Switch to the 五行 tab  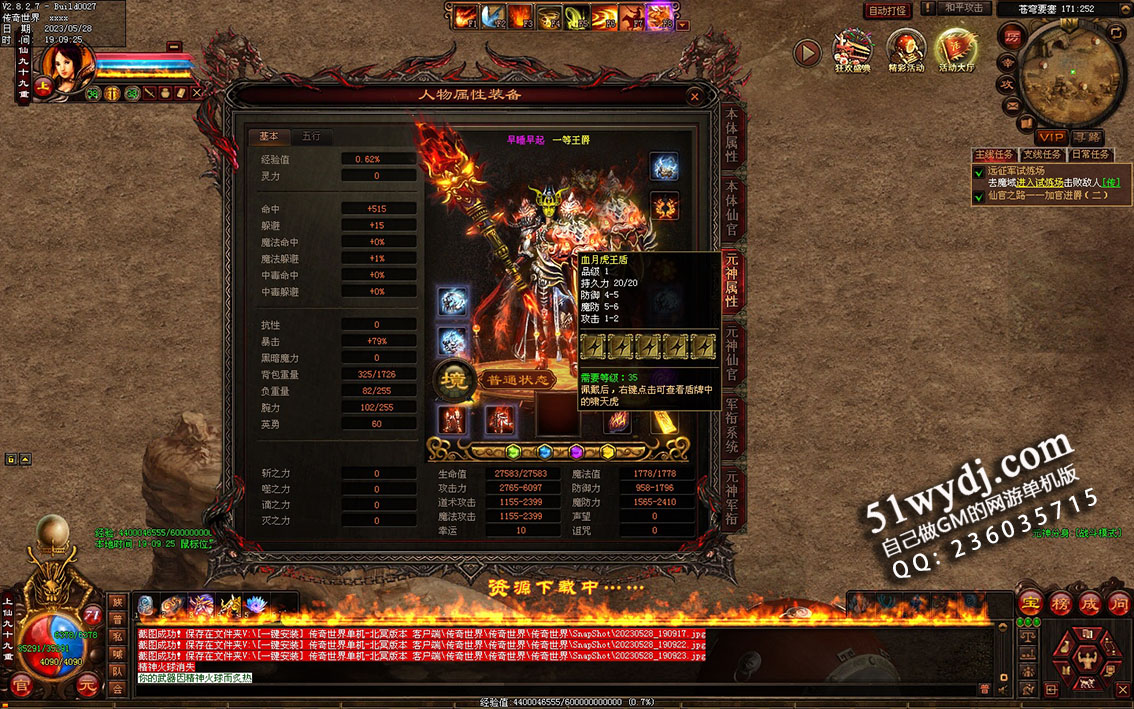(x=312, y=137)
